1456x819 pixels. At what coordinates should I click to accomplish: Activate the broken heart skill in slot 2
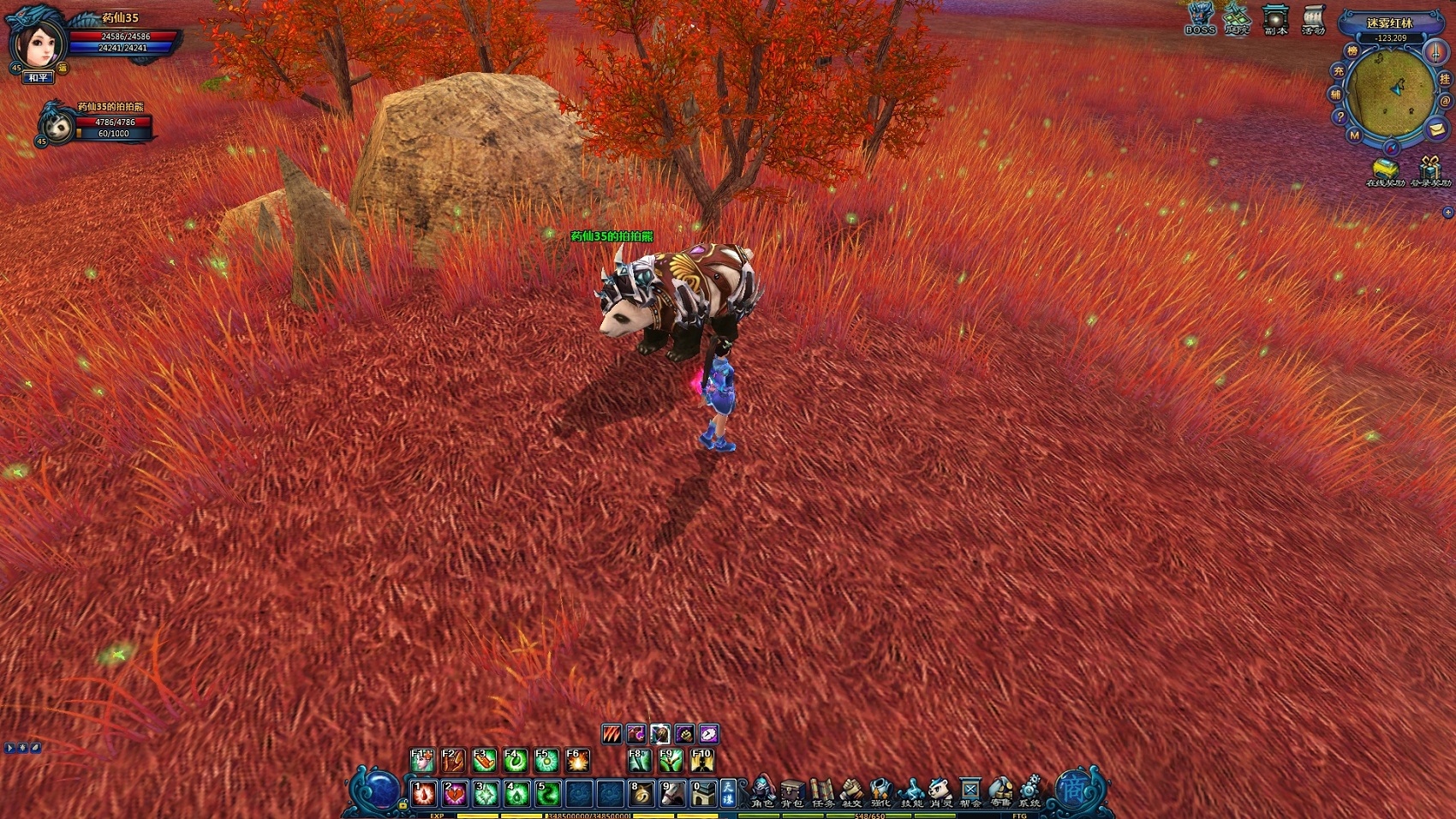(454, 793)
